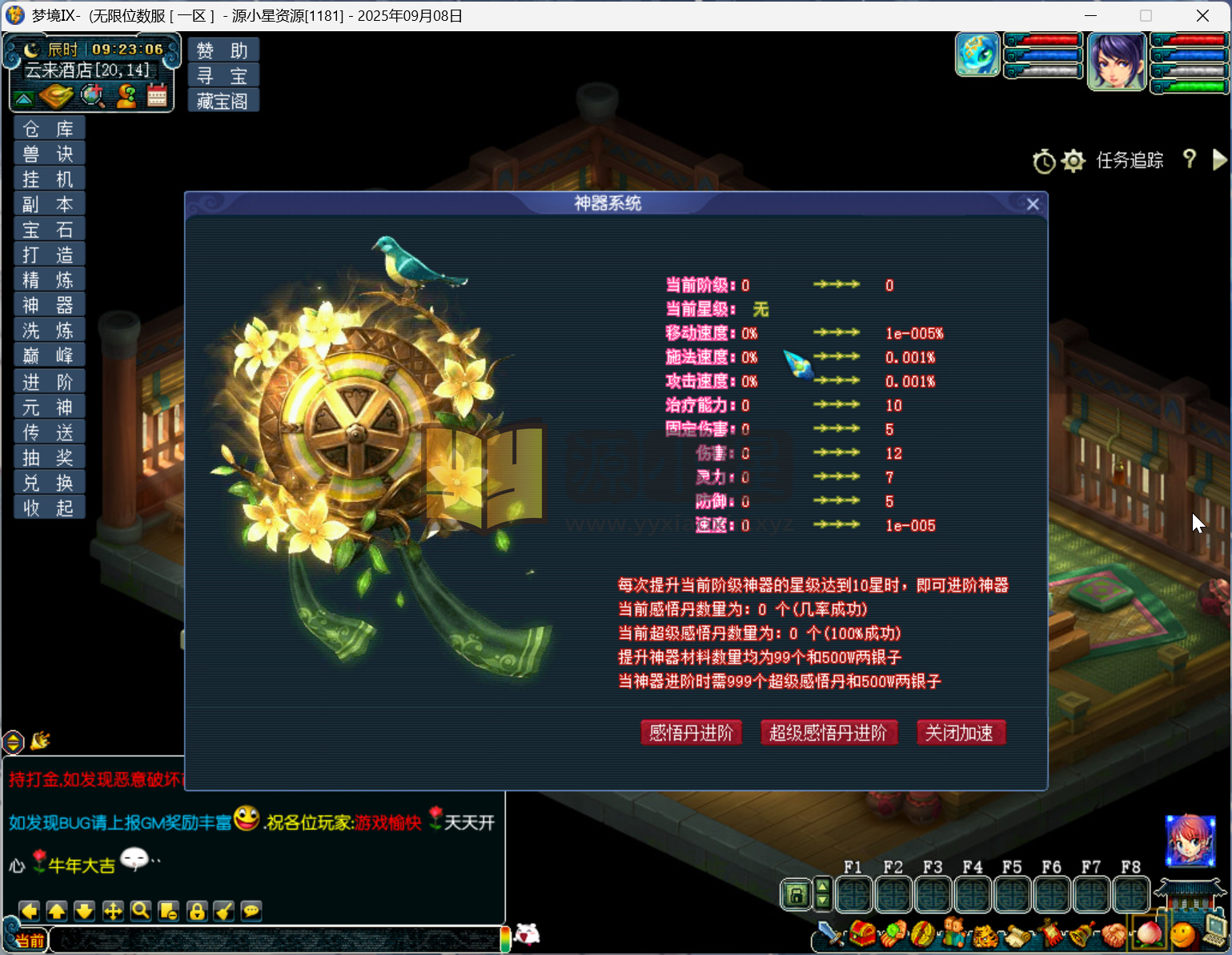Screen dimensions: 1232x955
Task: Select the roast chicken food tray icon
Action: [55, 95]
